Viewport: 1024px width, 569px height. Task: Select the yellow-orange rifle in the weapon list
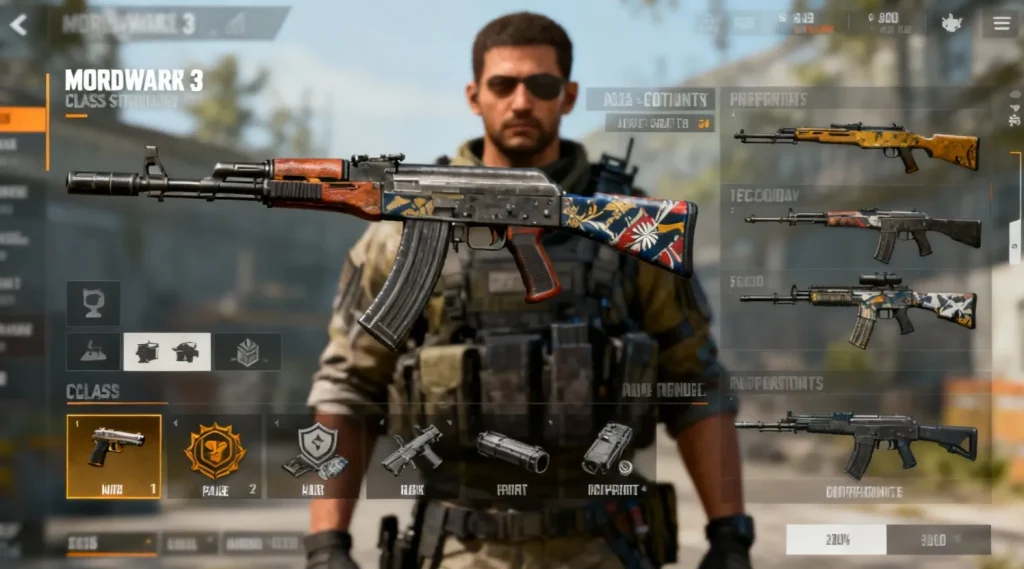856,146
